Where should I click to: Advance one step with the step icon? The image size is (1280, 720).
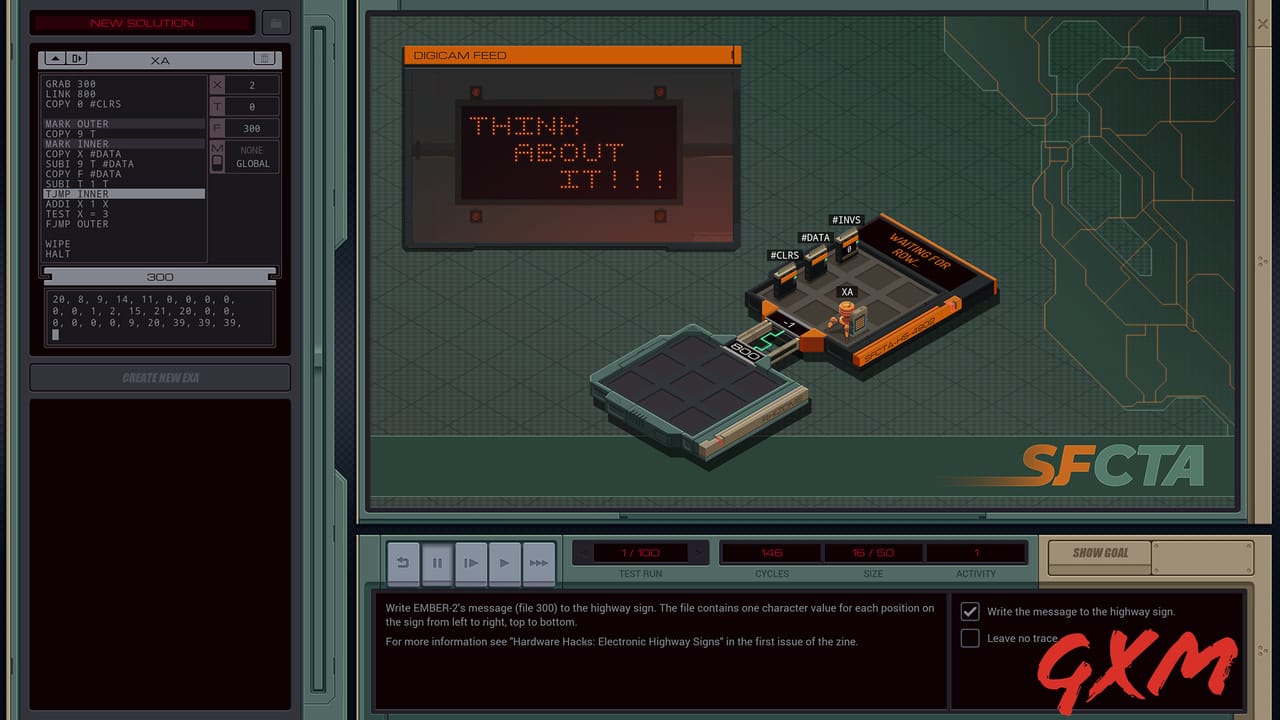[x=471, y=563]
